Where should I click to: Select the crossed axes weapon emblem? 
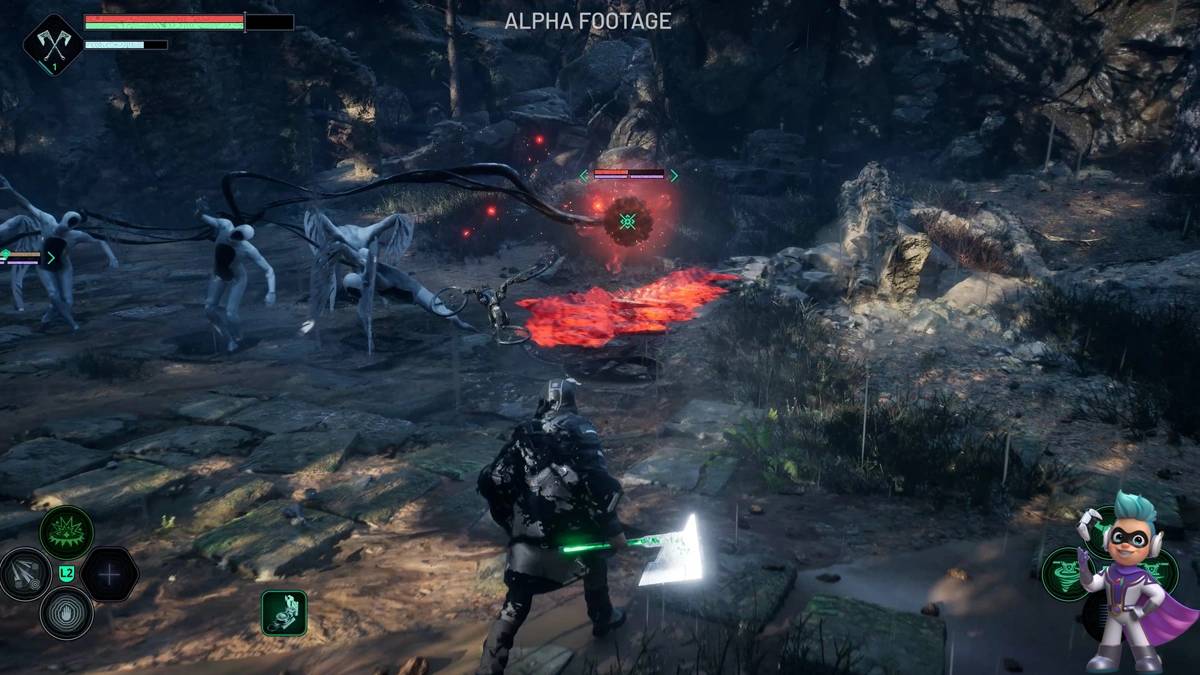coord(52,43)
